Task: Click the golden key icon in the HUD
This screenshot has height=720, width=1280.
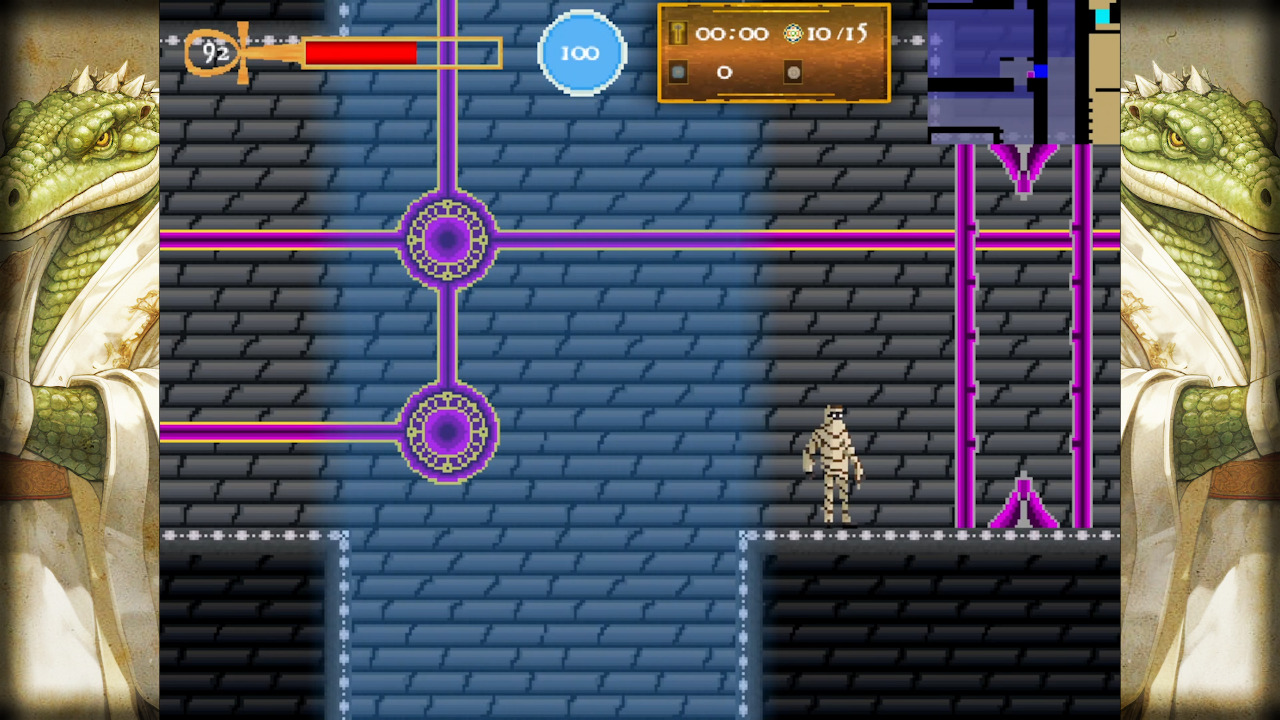Action: (x=678, y=33)
